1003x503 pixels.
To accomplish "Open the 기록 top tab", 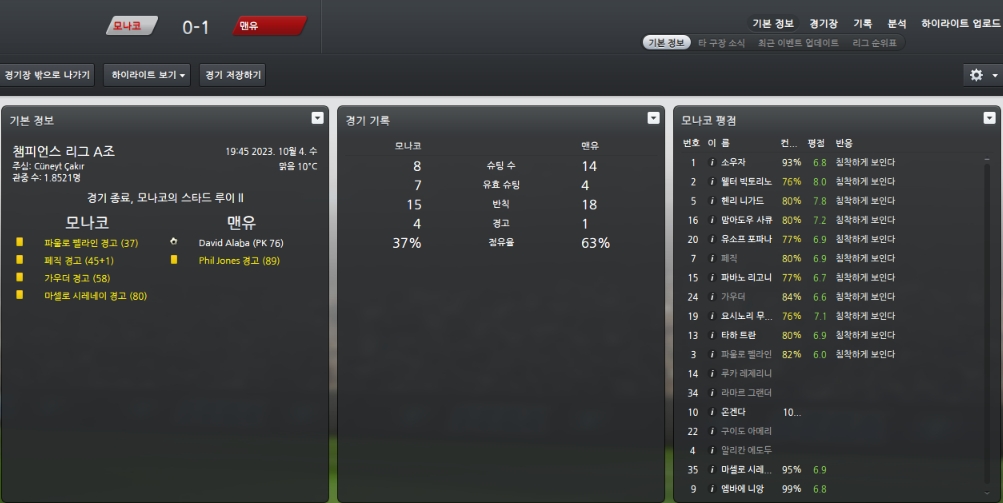I will 862,23.
